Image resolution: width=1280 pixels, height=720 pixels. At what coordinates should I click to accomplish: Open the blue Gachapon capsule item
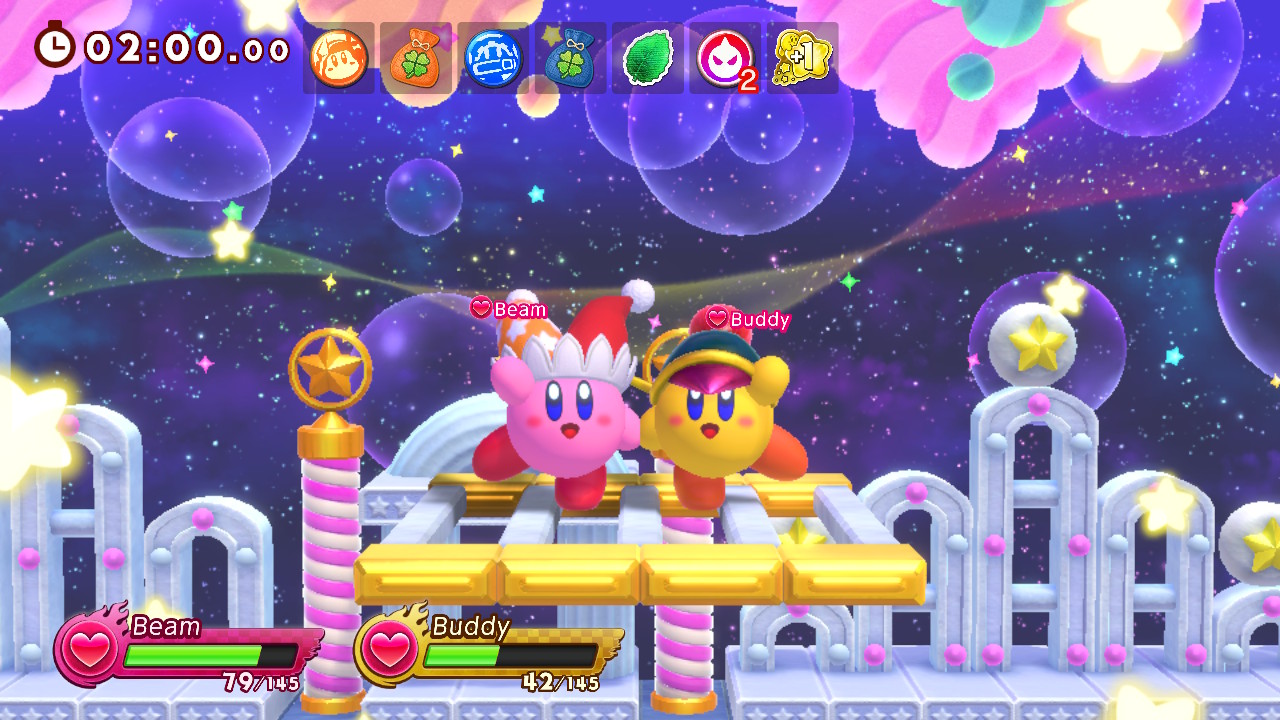492,58
